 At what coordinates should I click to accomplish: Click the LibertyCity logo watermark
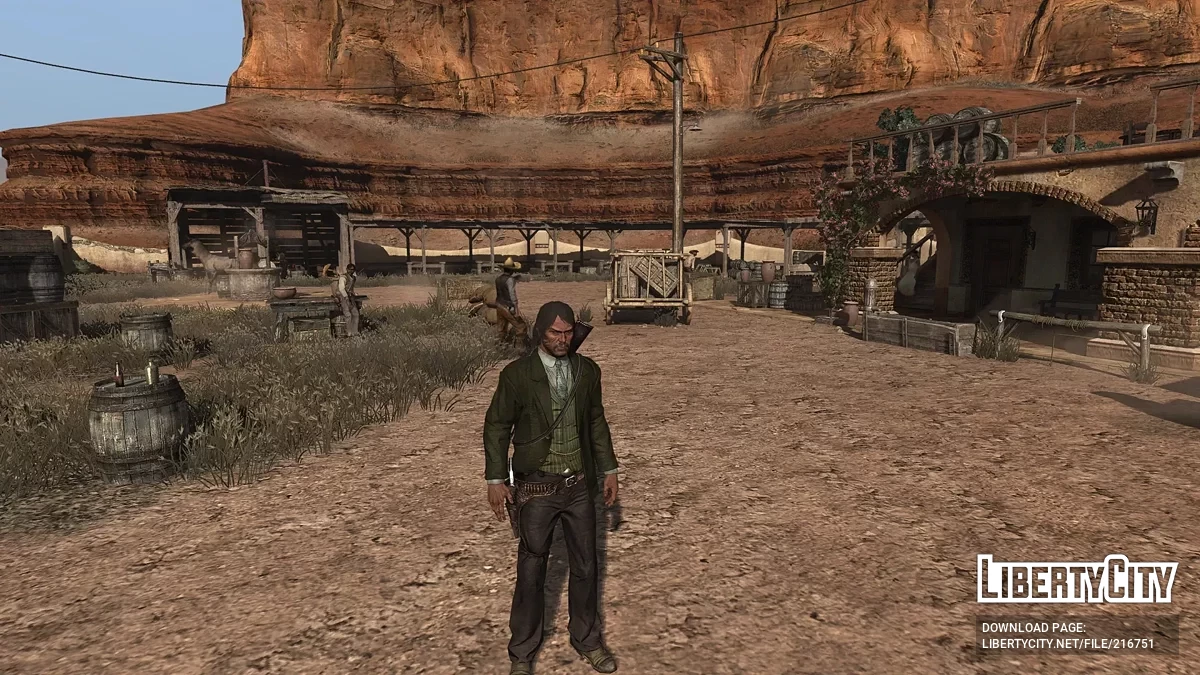point(1077,579)
